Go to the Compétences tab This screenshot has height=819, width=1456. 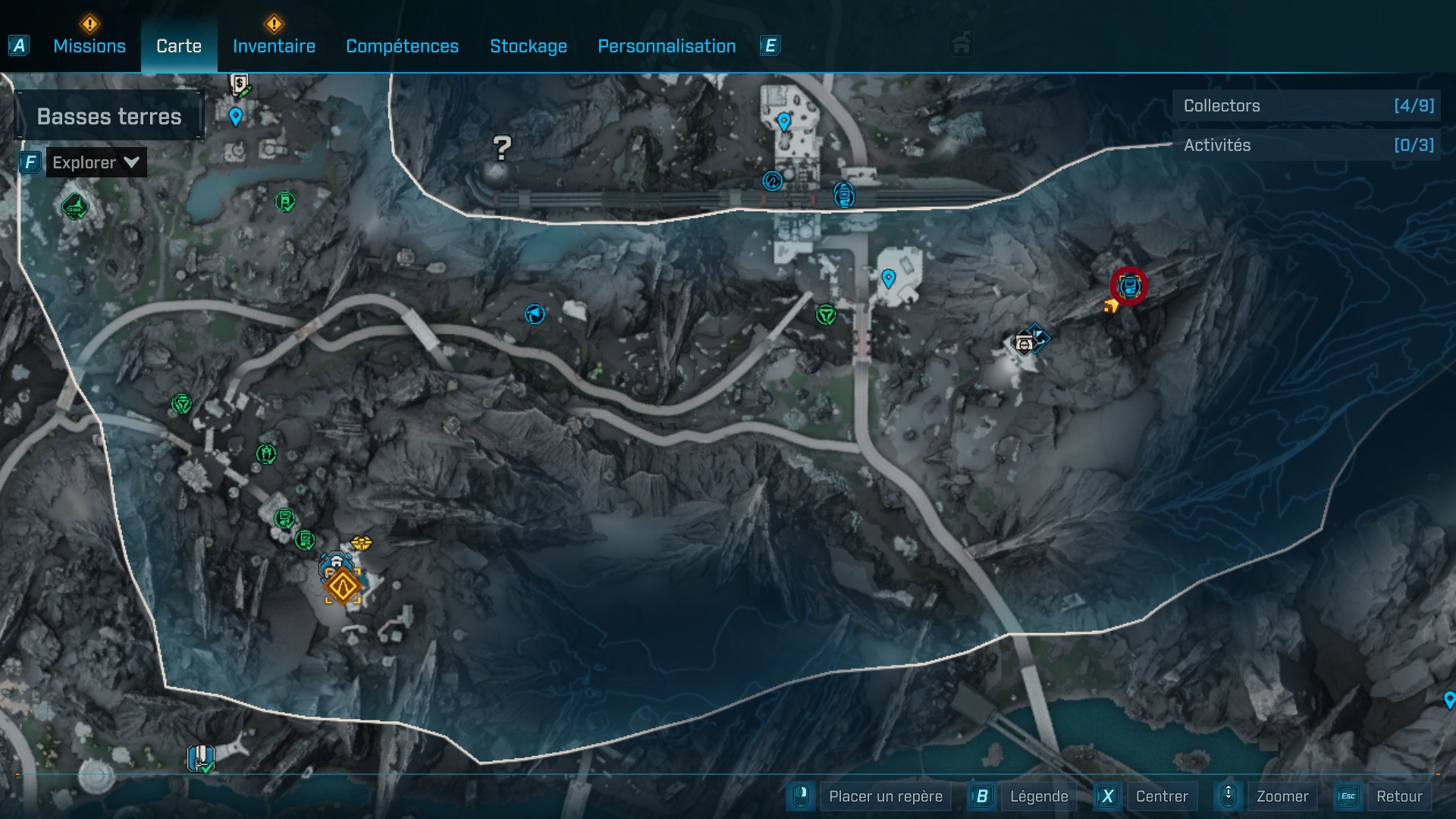(402, 46)
